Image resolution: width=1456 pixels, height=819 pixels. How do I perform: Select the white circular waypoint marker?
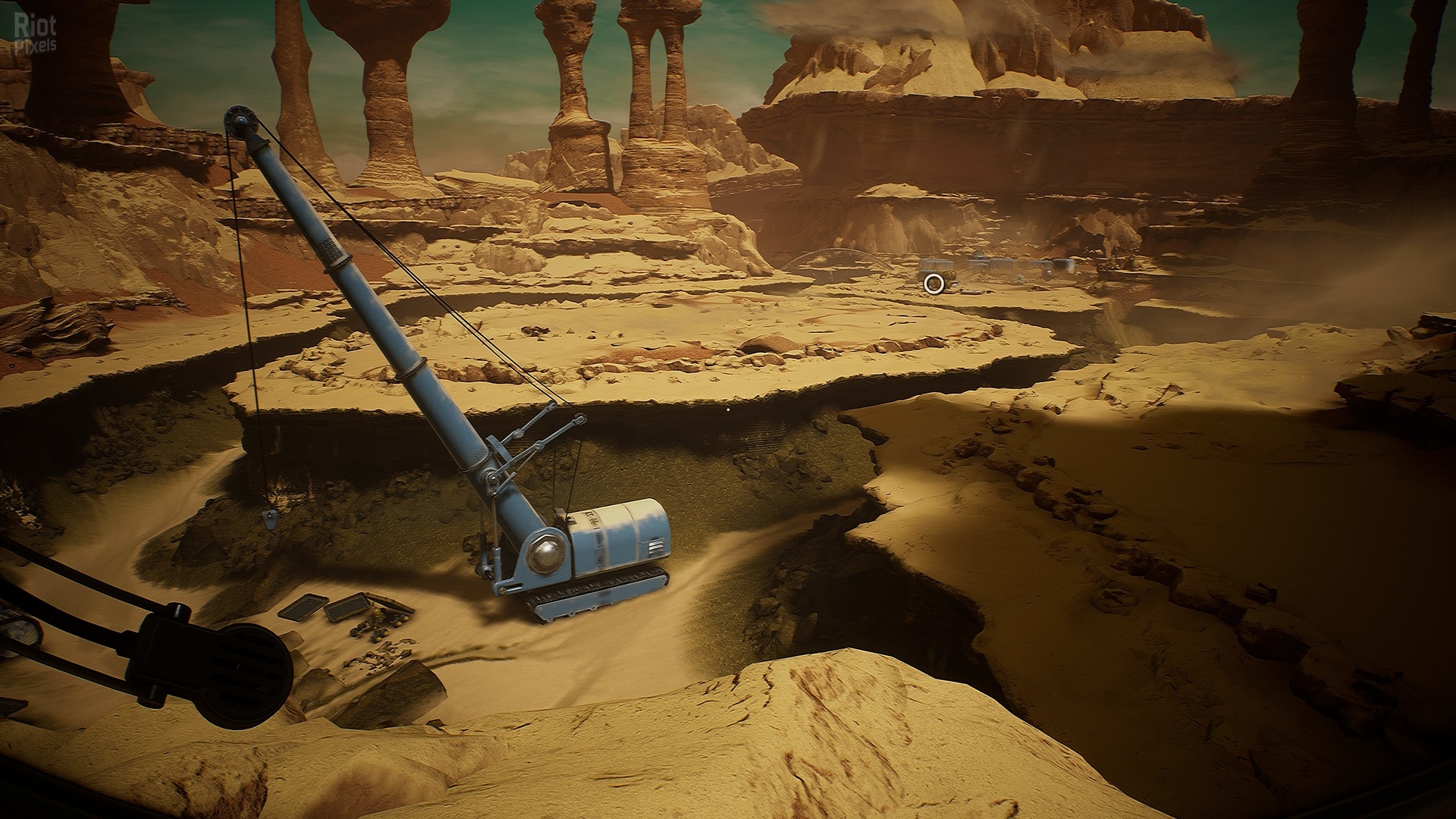click(x=934, y=284)
